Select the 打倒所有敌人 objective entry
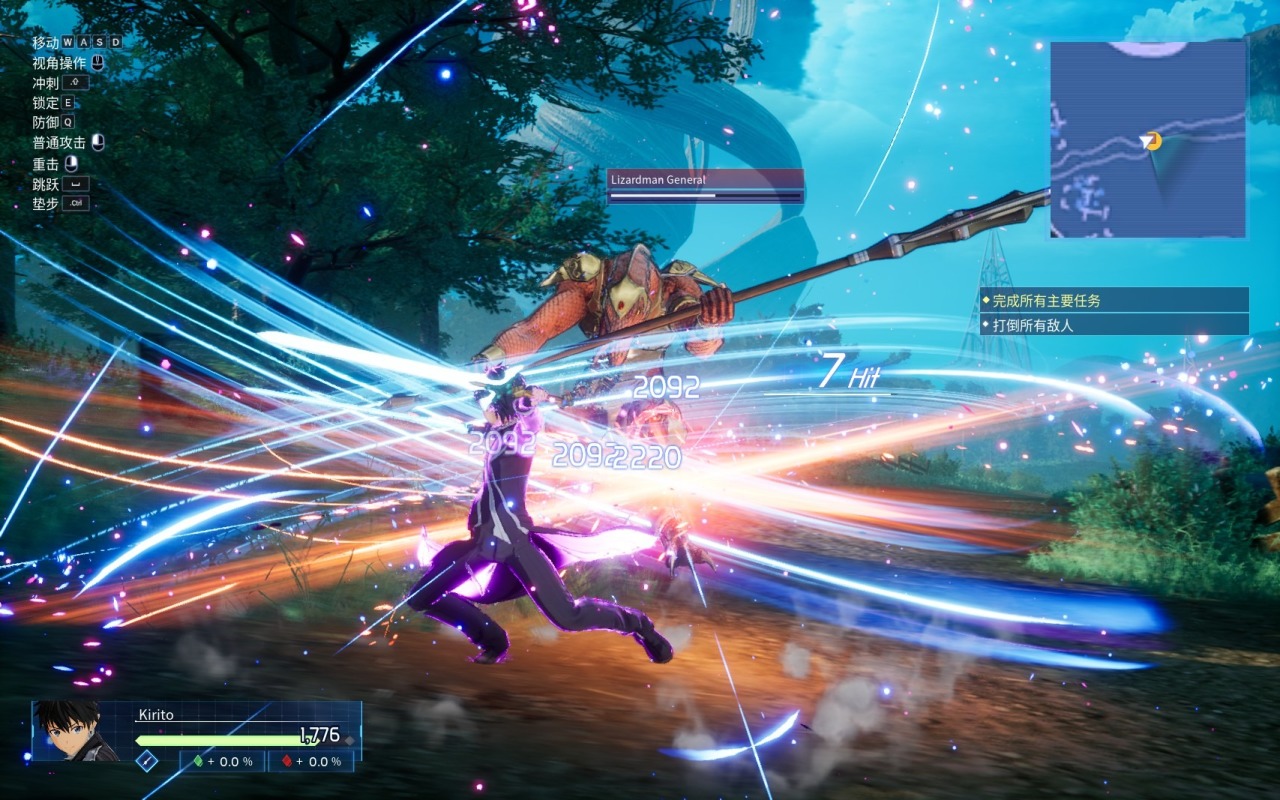The width and height of the screenshot is (1280, 800). click(x=1114, y=325)
